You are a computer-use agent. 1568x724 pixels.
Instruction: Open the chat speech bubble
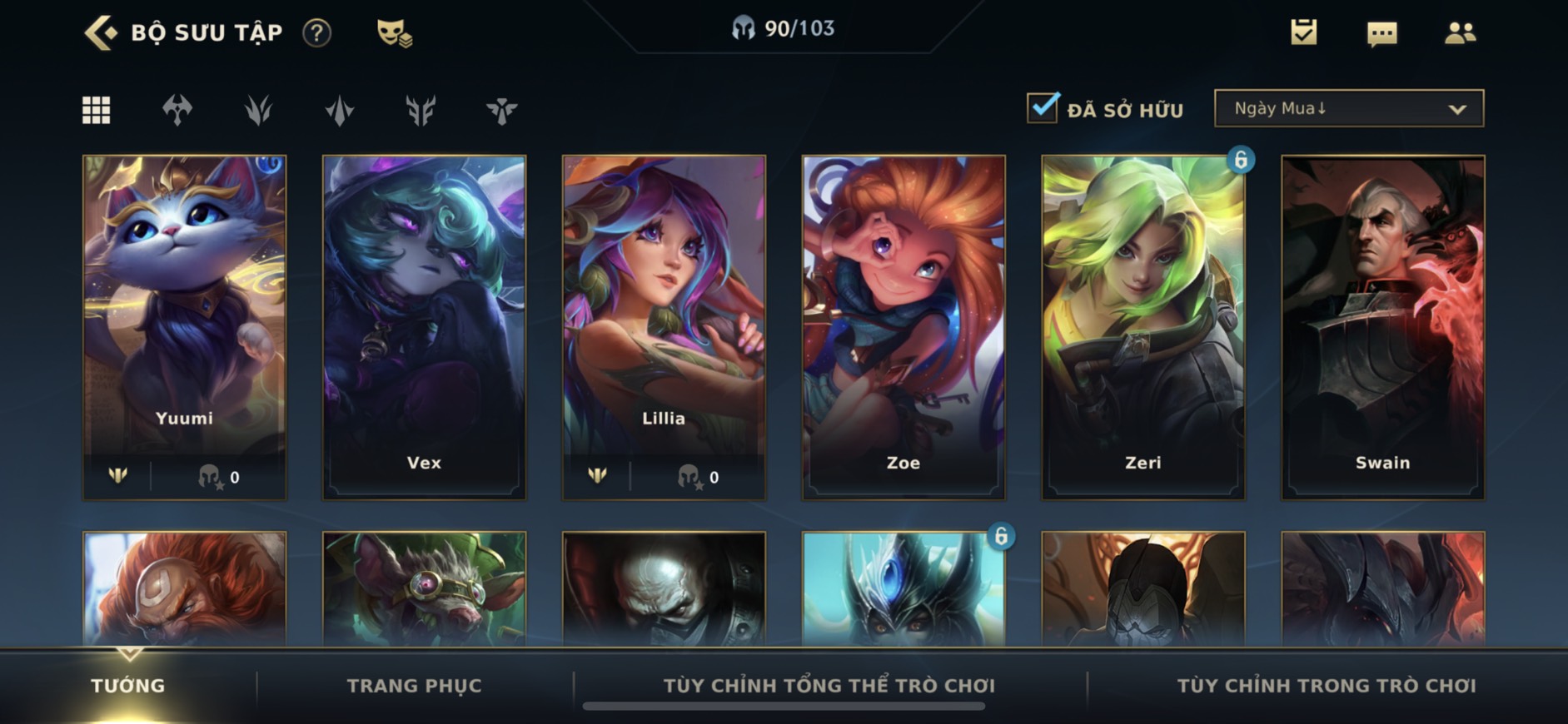(x=1381, y=33)
